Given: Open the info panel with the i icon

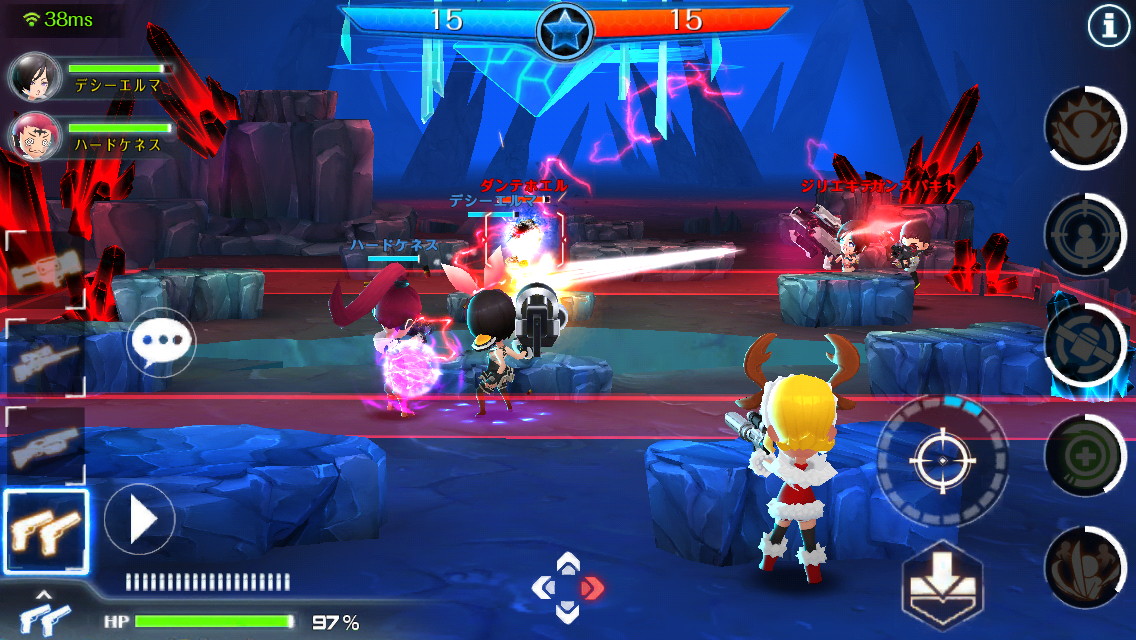Looking at the screenshot, I should 1108,27.
